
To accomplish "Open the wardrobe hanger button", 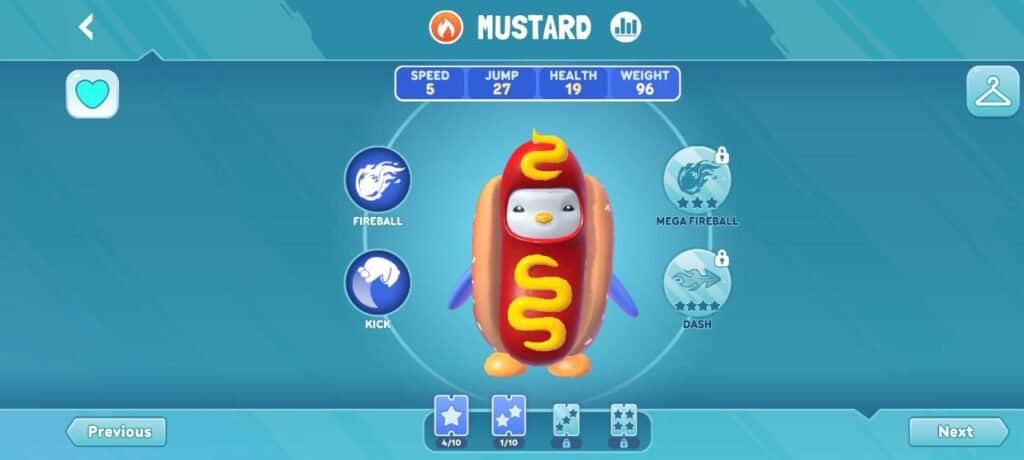I will (x=992, y=92).
